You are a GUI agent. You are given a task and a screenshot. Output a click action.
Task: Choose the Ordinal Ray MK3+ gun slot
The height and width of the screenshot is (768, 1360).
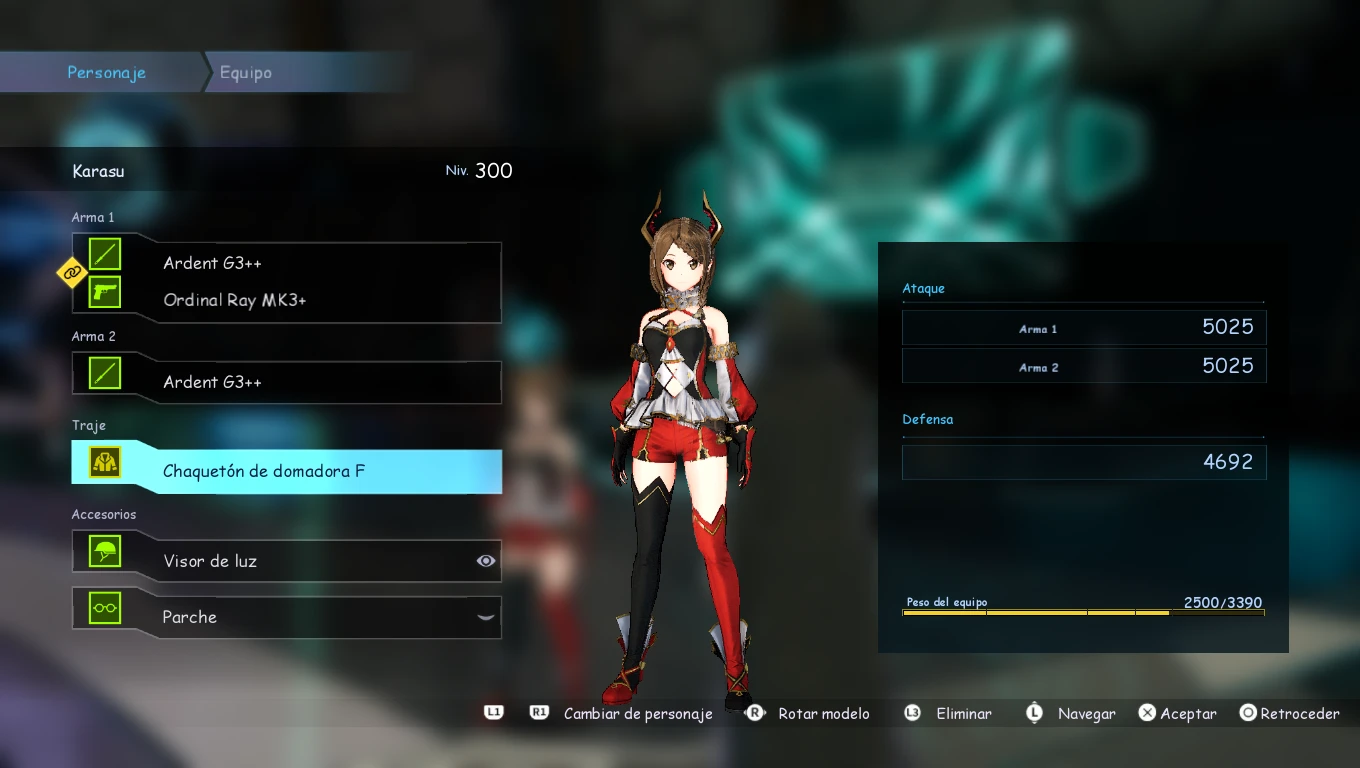235,300
